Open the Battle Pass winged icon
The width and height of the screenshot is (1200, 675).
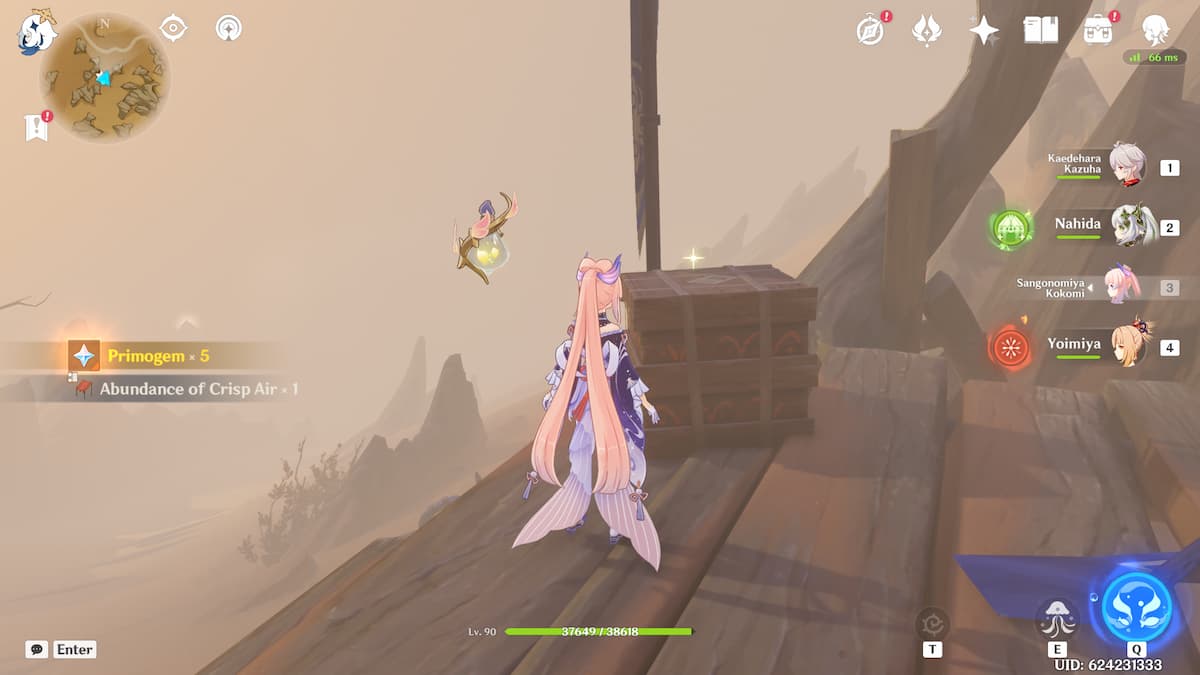(927, 30)
